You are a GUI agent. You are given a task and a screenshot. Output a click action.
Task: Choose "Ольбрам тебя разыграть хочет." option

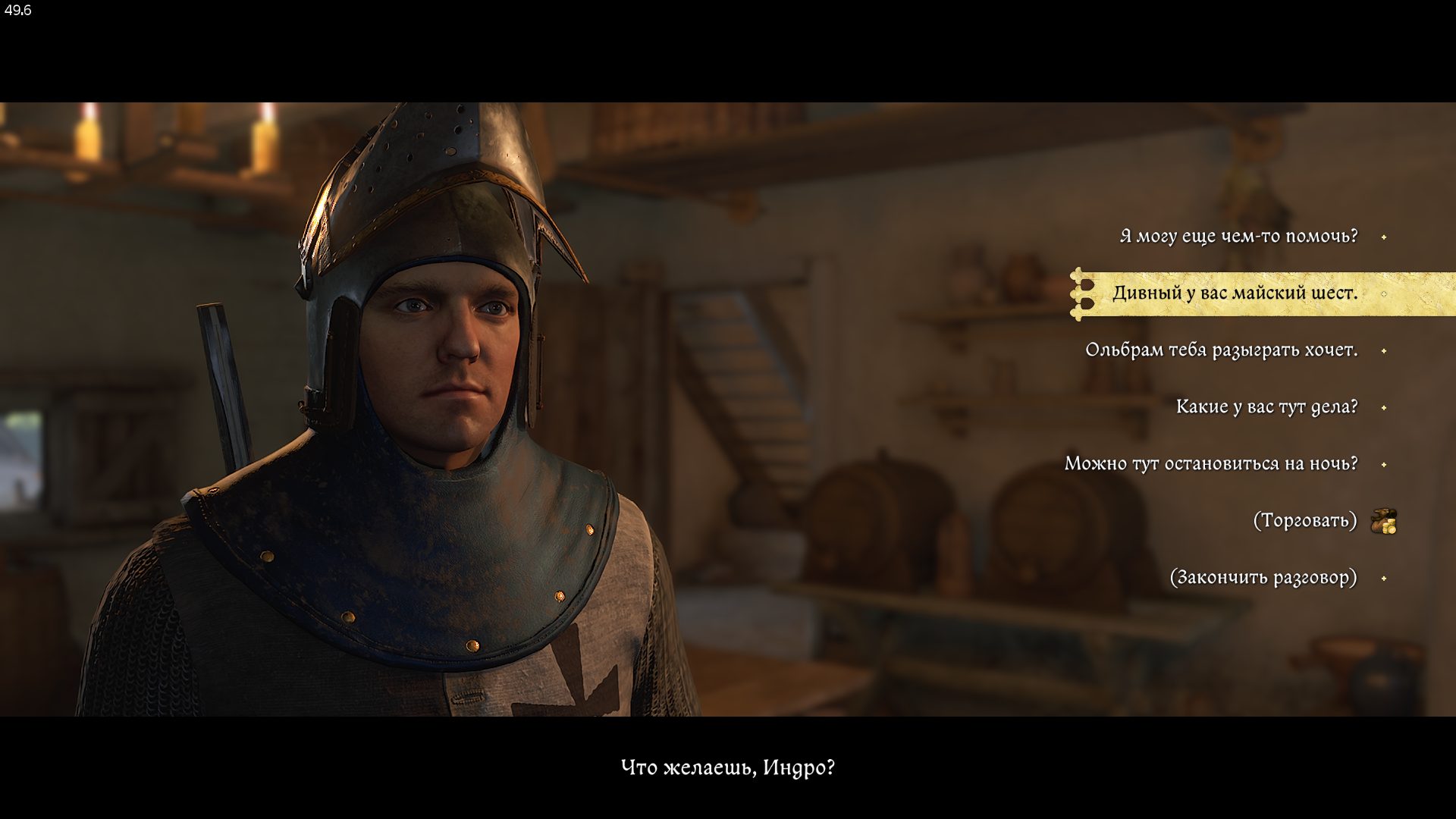(1221, 350)
